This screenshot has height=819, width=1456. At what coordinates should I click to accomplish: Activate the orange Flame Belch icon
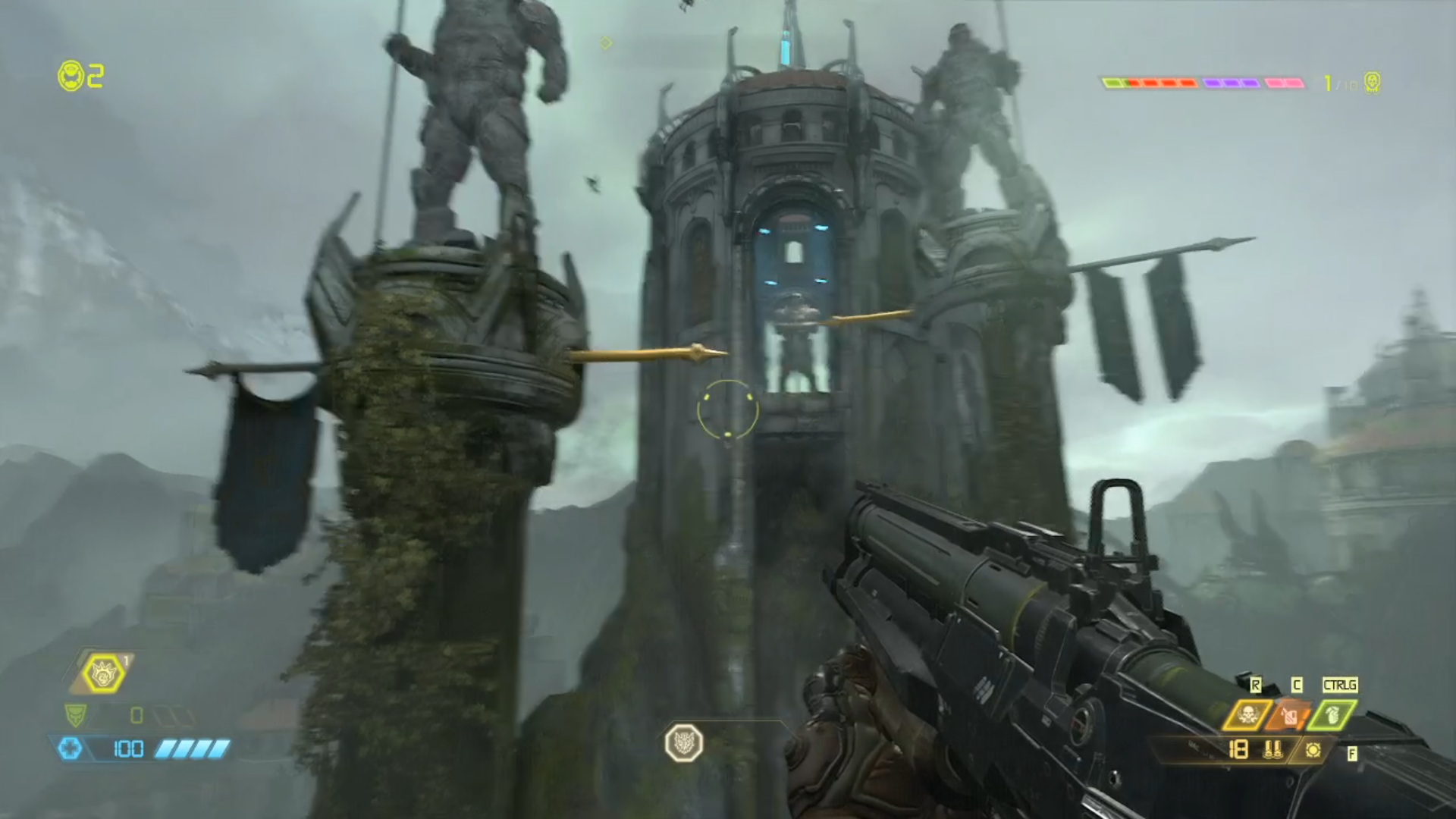click(1290, 714)
